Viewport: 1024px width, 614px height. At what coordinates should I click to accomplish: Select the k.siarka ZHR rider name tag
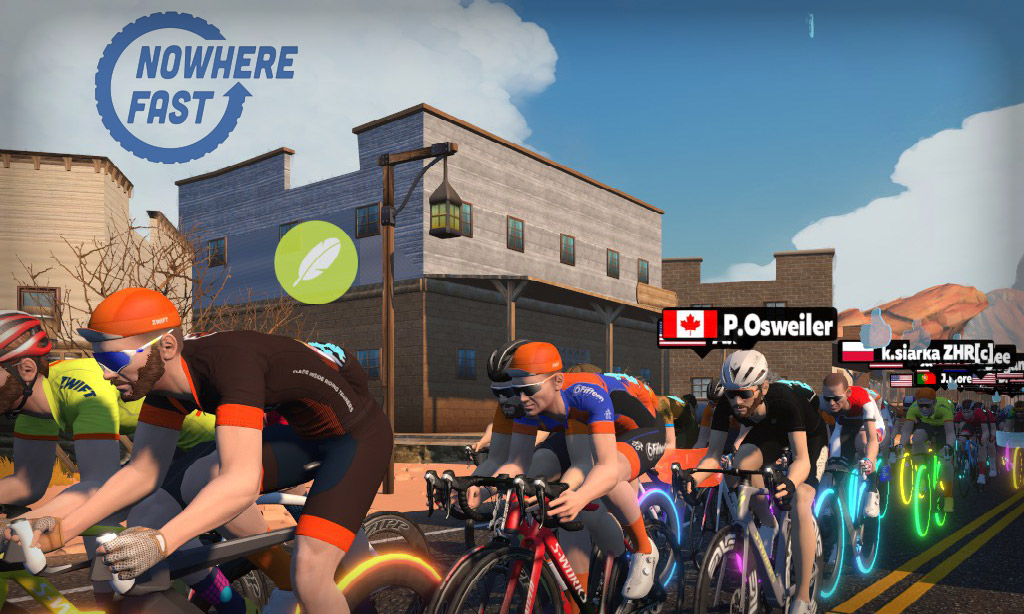pyautogui.click(x=926, y=353)
